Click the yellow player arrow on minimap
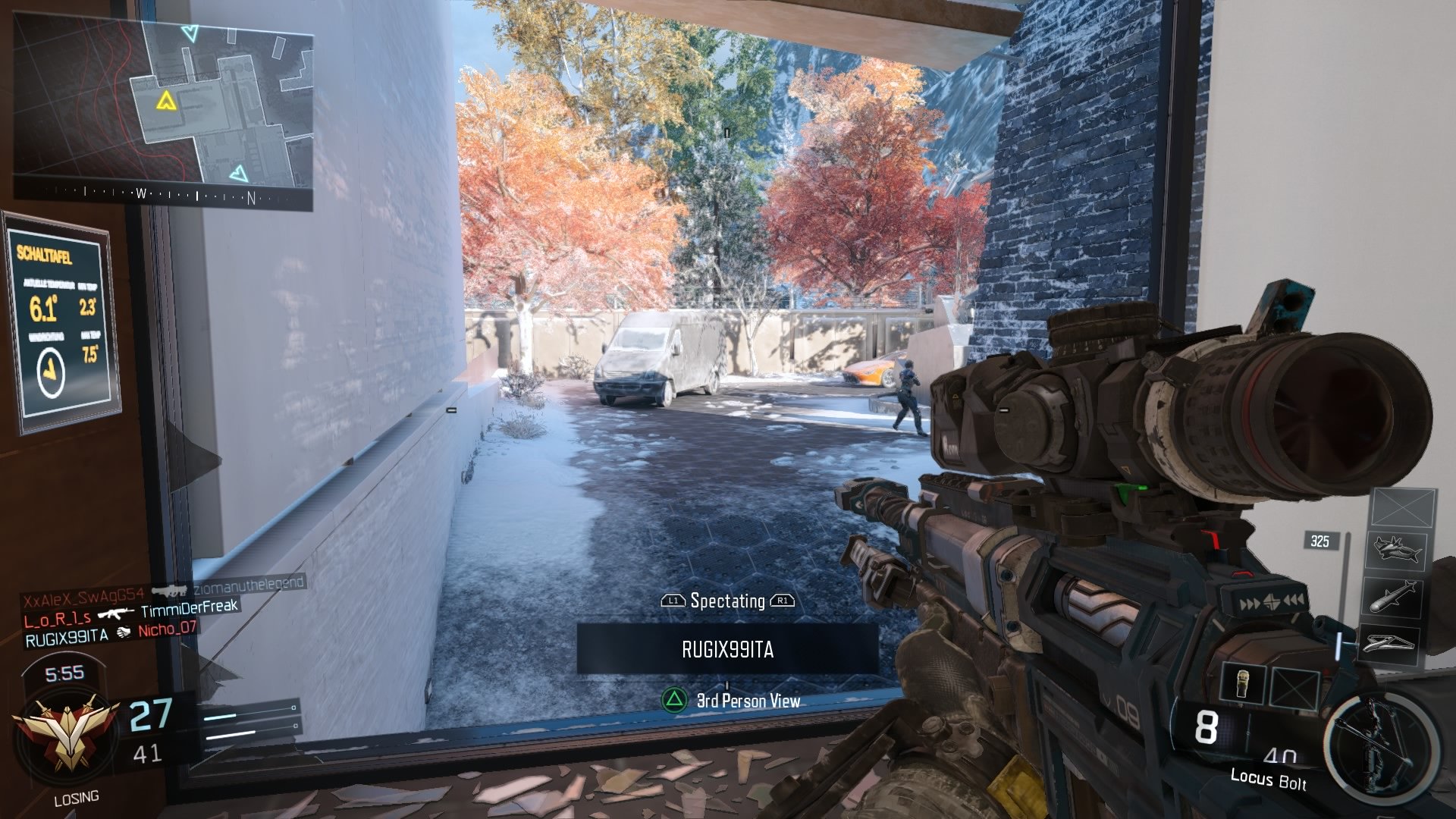Screen dimensions: 1456x819 166,100
